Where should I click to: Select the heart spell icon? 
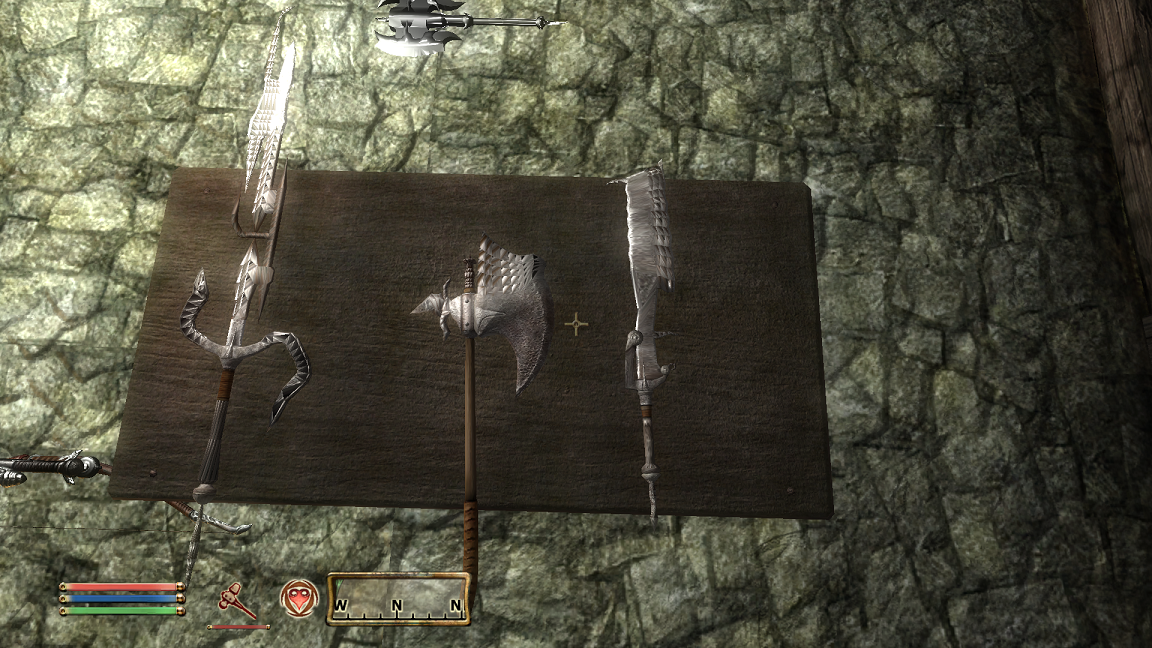click(x=298, y=598)
